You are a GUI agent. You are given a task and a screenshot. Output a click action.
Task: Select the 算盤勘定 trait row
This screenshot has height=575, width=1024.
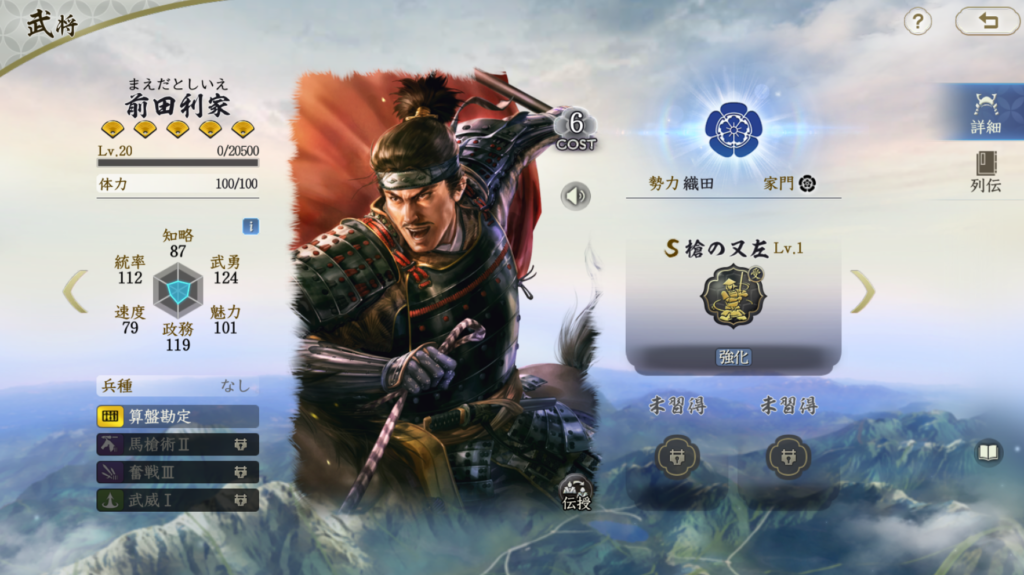(177, 416)
